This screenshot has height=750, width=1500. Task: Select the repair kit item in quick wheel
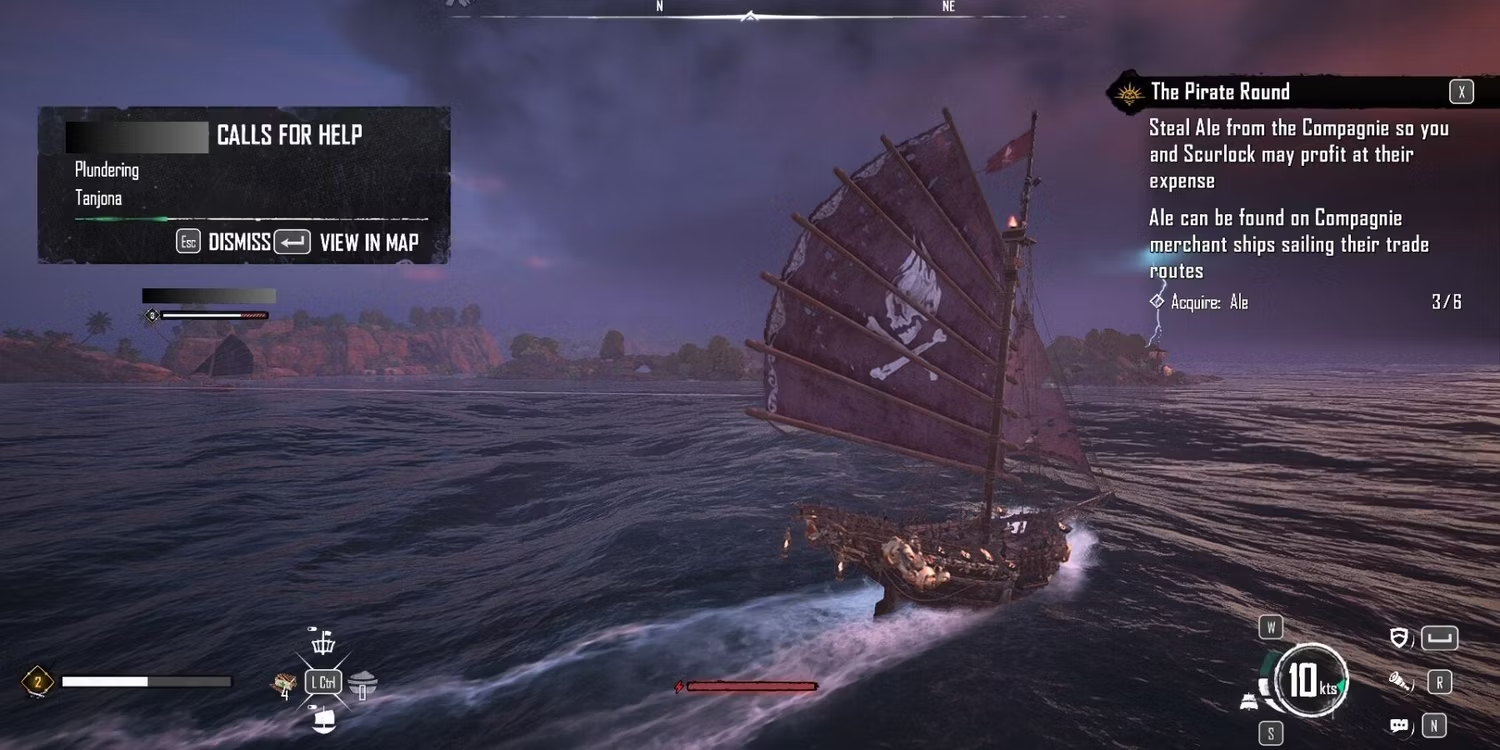(x=286, y=683)
